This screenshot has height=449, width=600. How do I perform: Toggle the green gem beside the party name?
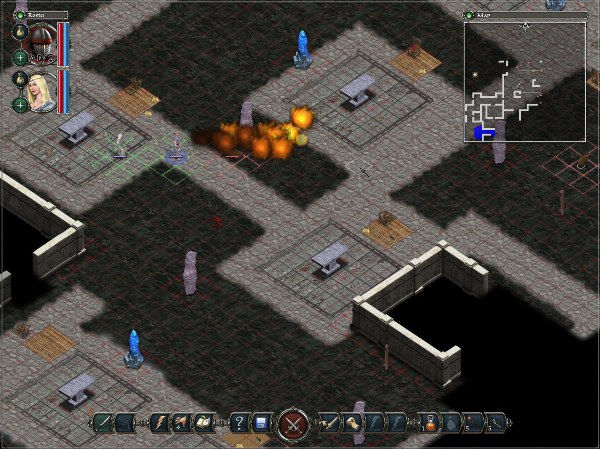tap(19, 16)
